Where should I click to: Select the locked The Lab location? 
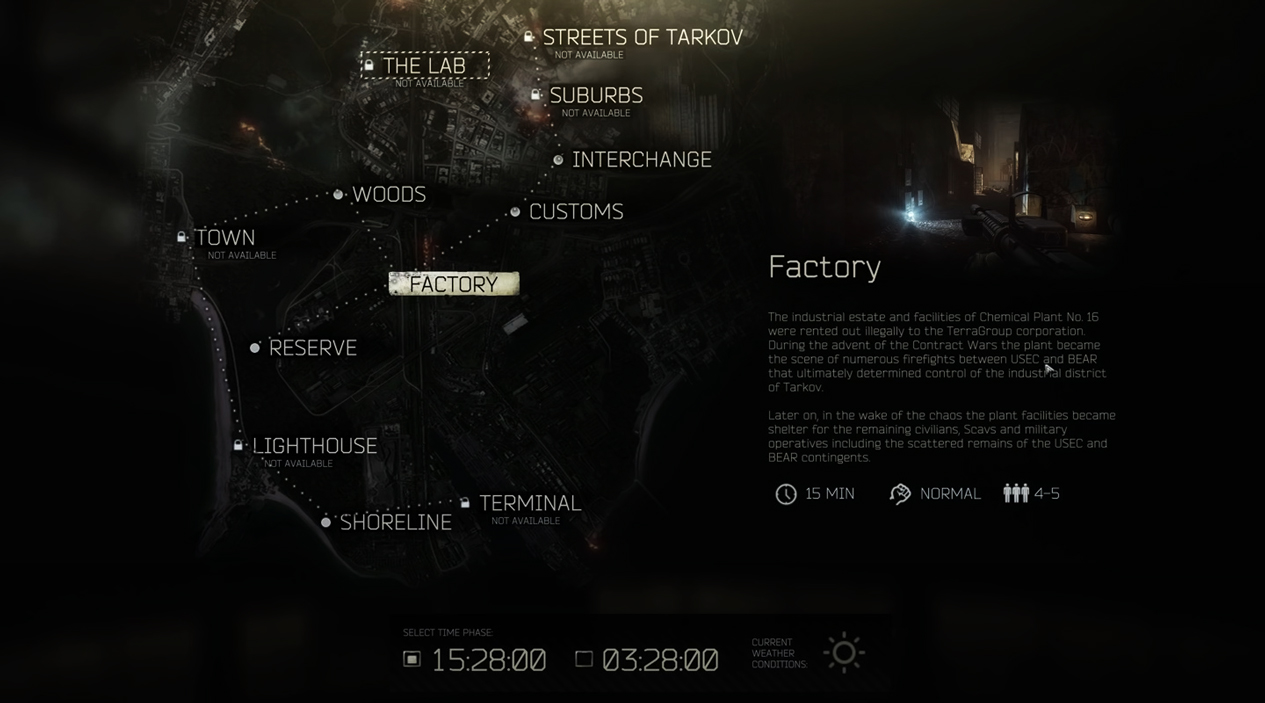(x=425, y=66)
